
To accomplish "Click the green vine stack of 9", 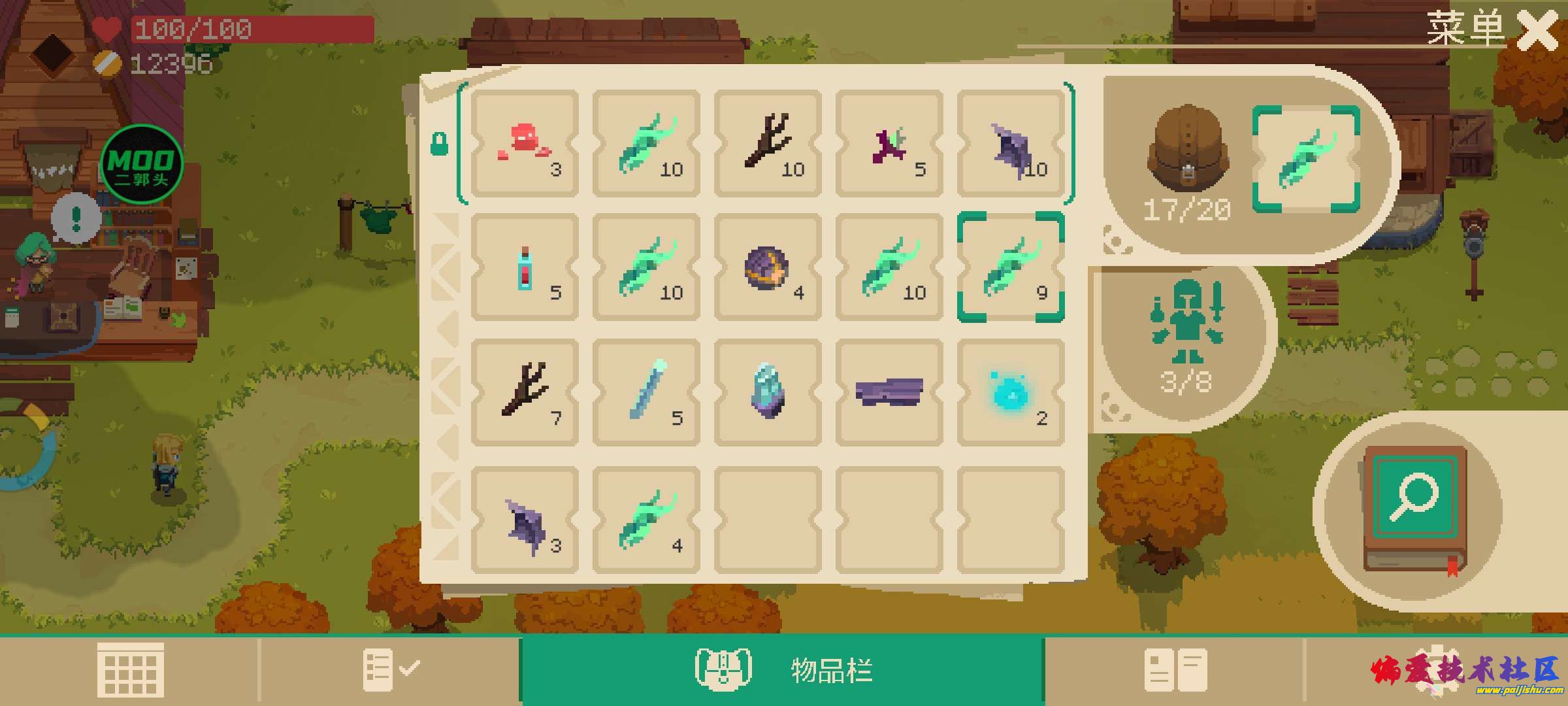I will pos(1011,267).
